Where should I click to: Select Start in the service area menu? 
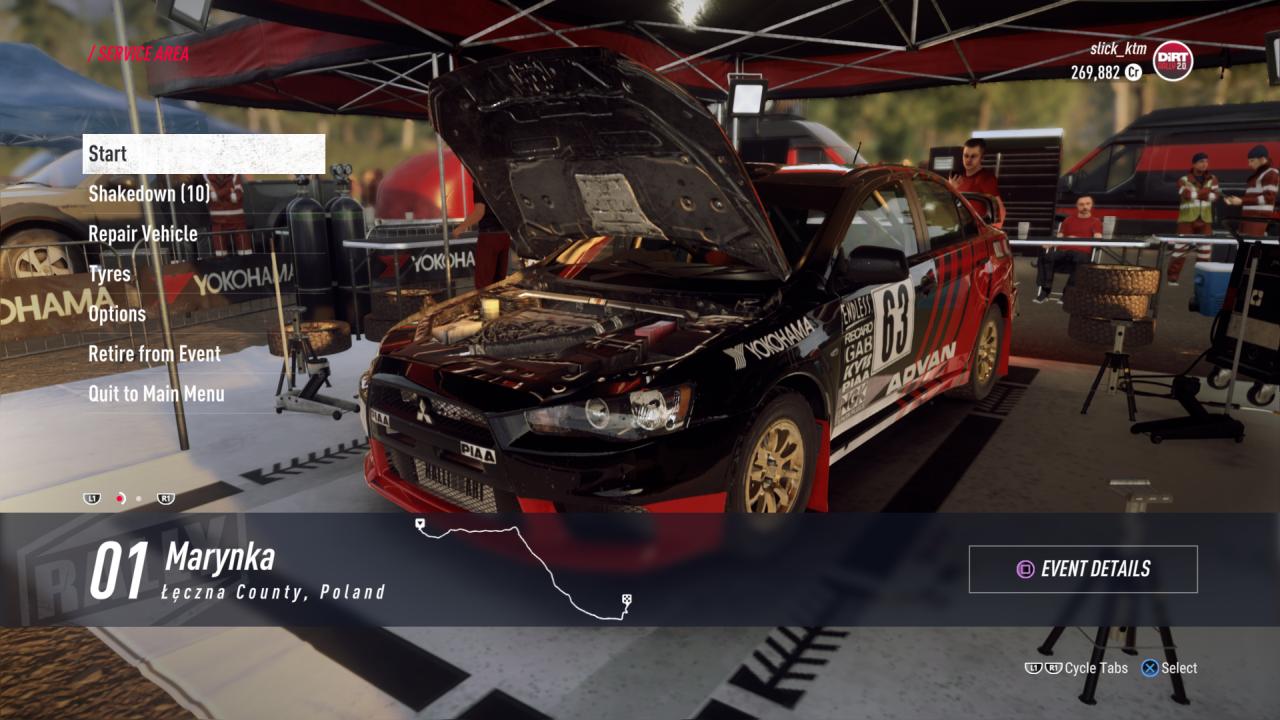pos(204,154)
